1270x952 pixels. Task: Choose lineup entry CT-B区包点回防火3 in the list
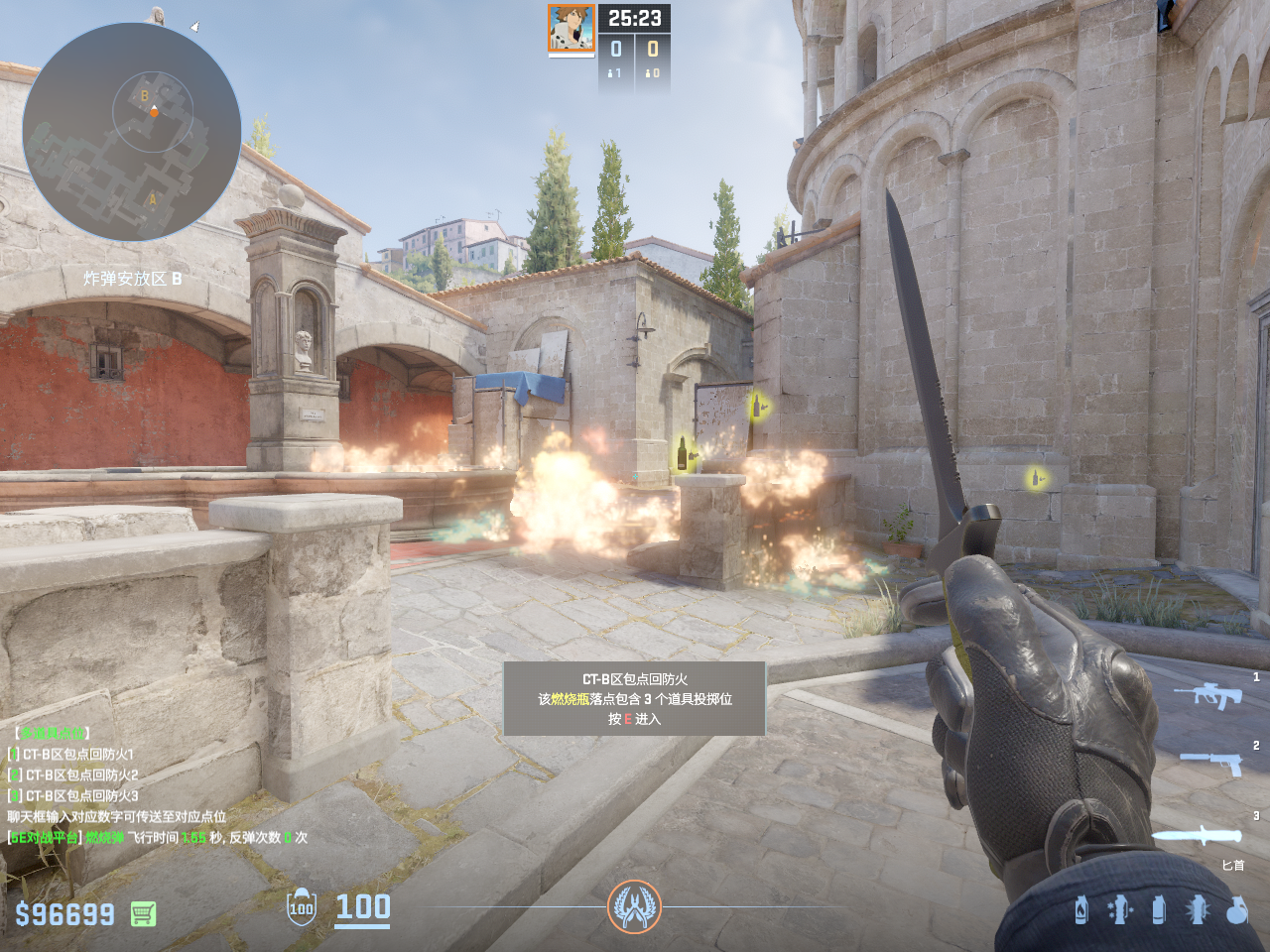click(x=81, y=796)
